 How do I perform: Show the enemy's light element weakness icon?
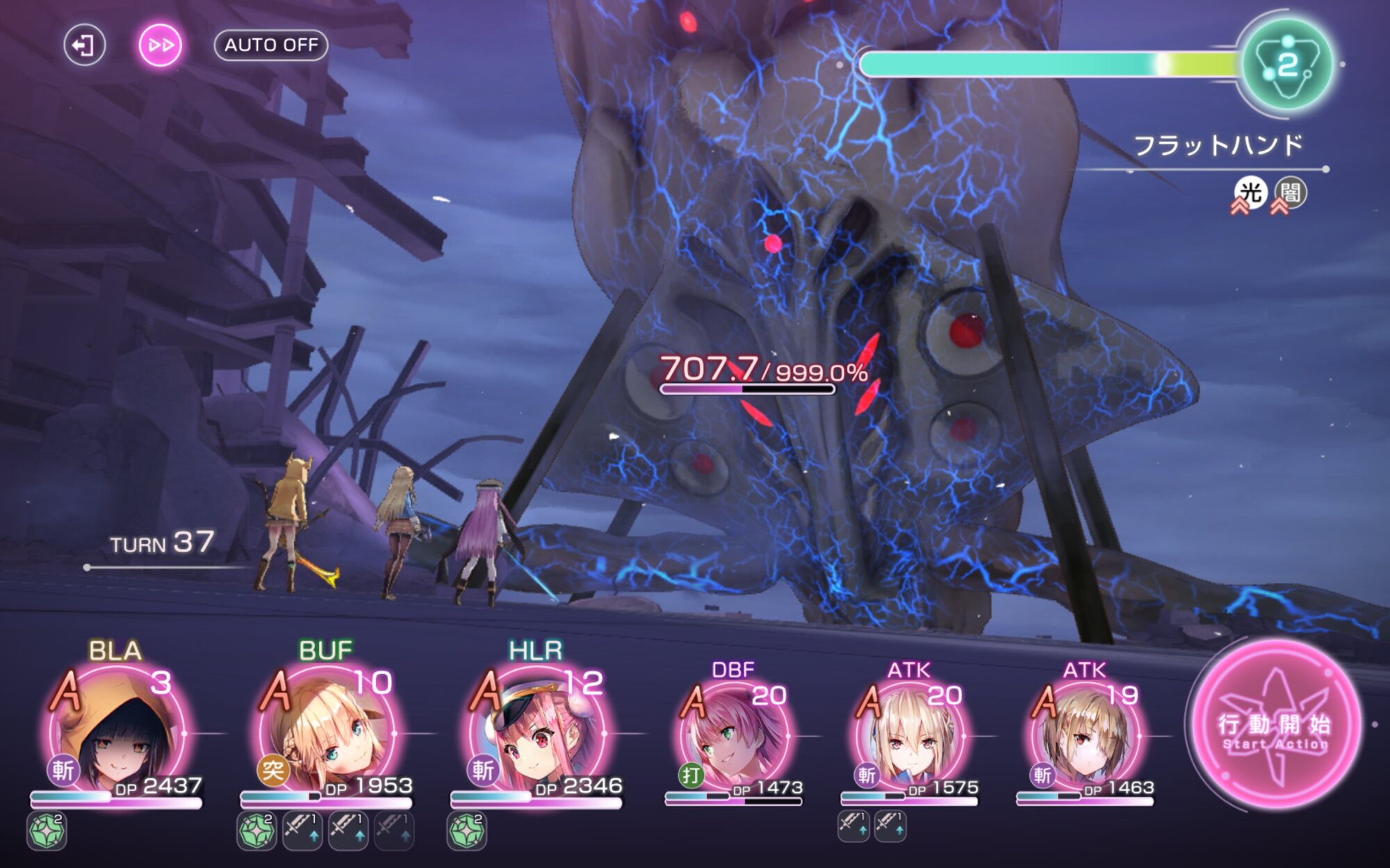(1250, 193)
